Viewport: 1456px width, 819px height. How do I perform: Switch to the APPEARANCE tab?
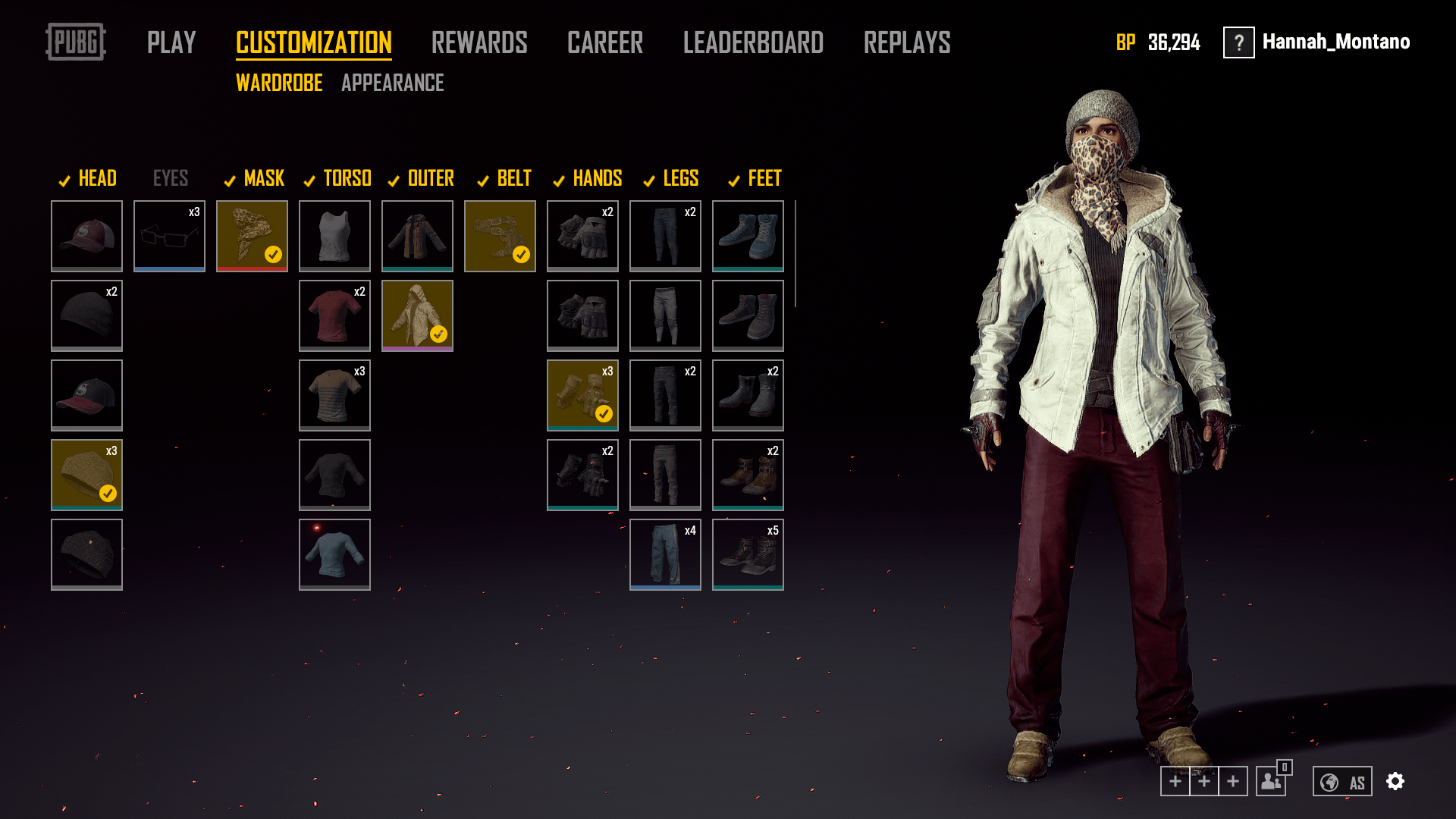point(394,83)
